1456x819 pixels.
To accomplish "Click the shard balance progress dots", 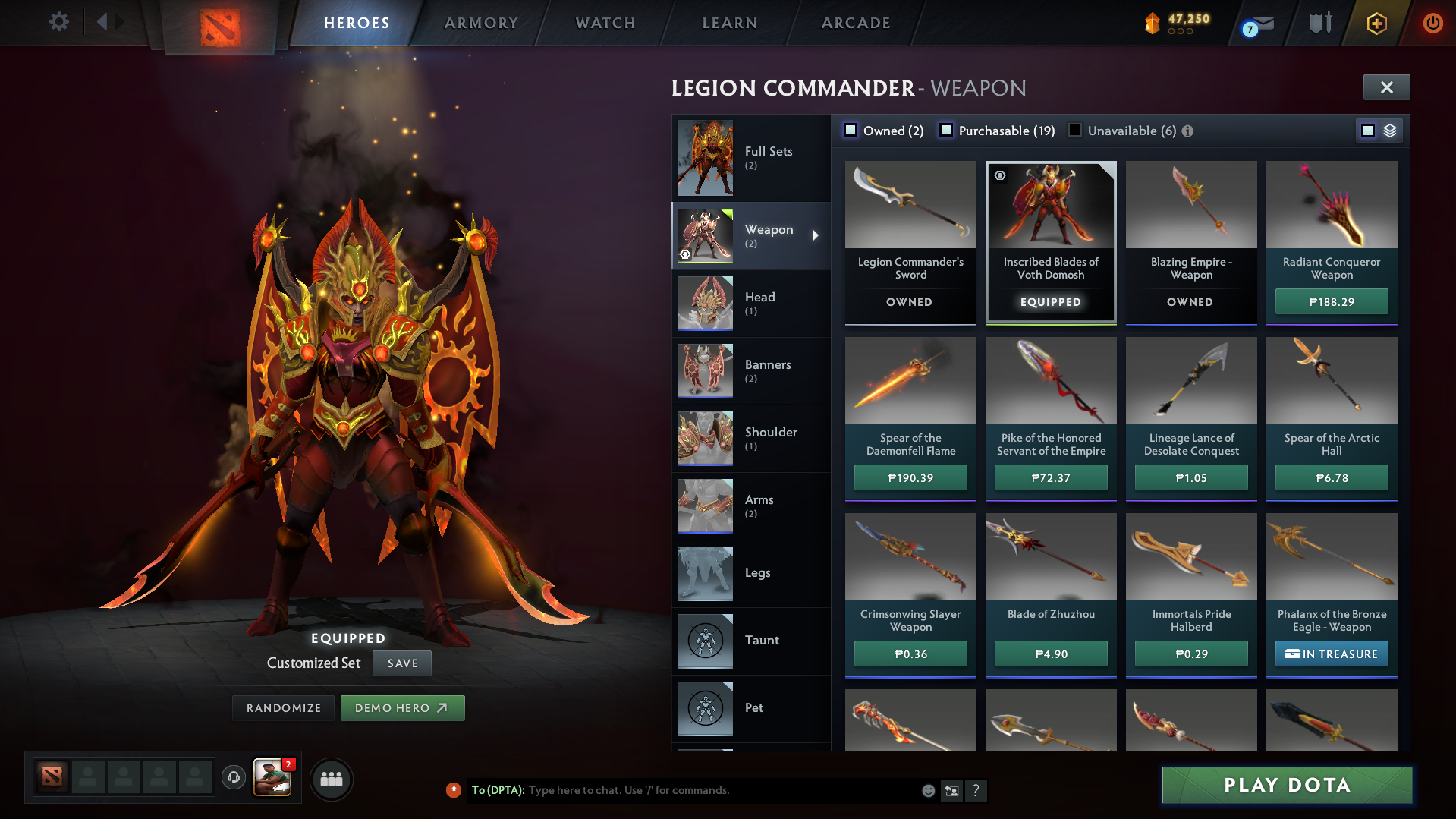I will (1181, 33).
